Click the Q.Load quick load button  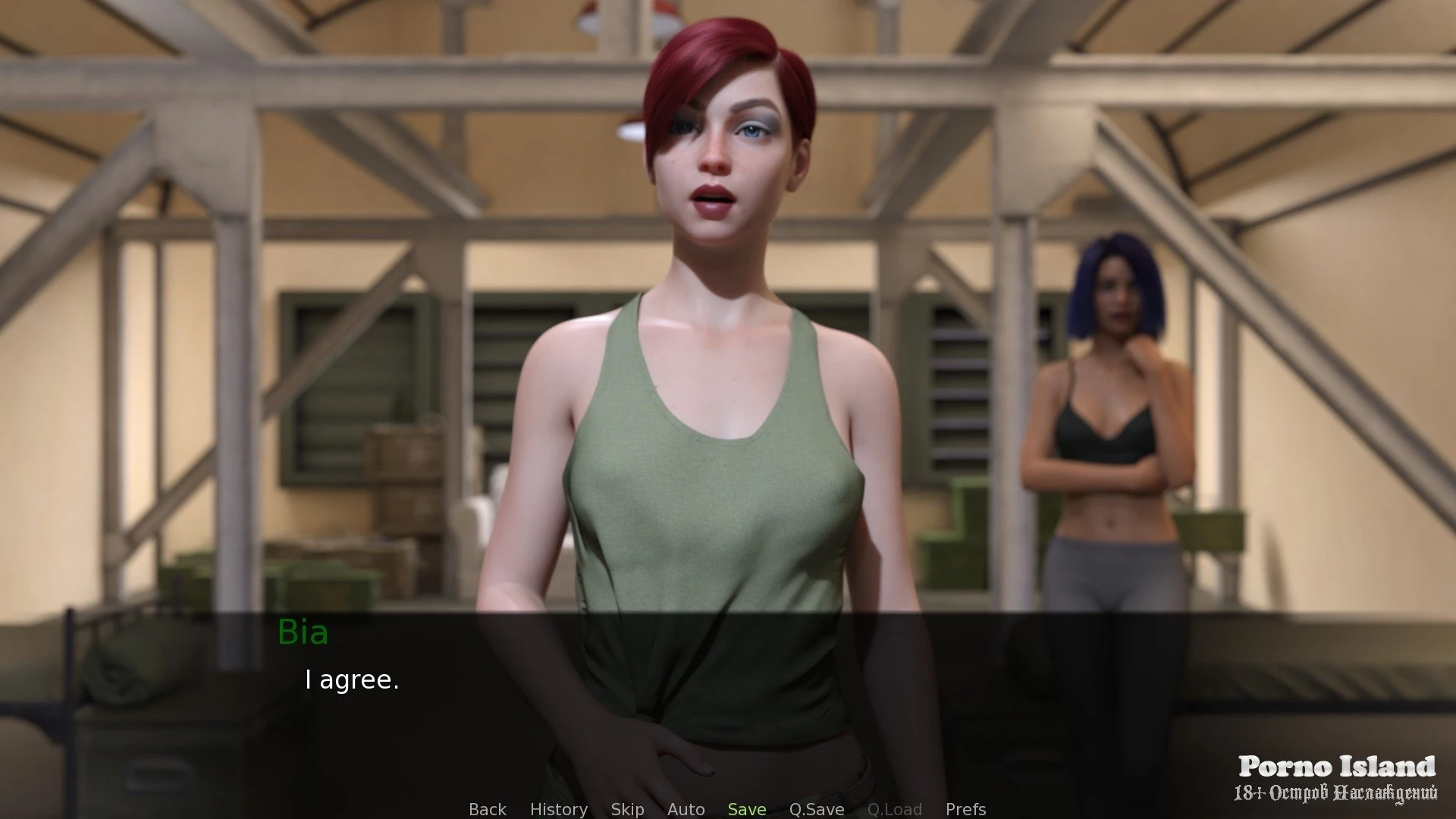[894, 809]
